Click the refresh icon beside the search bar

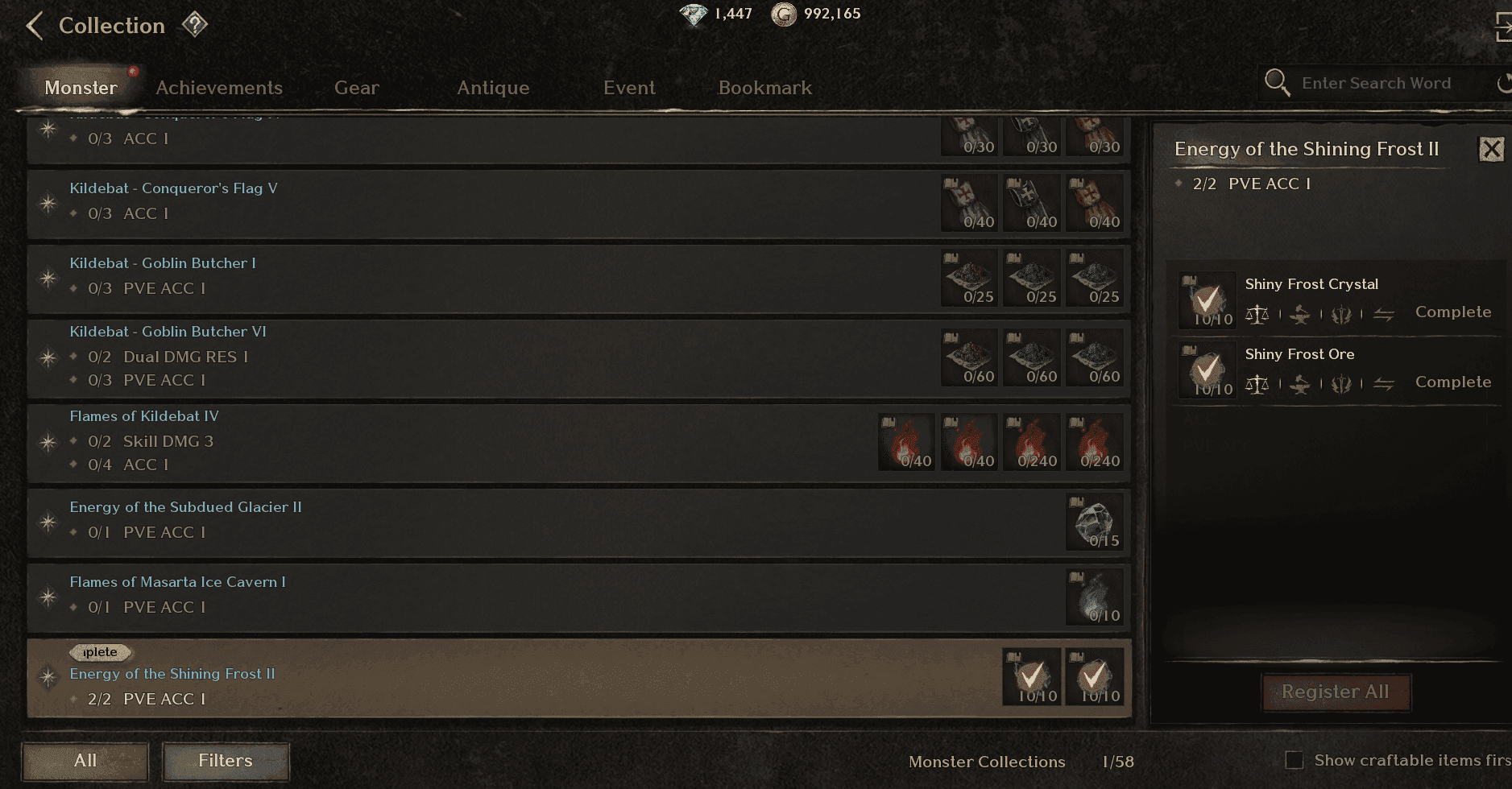tap(1505, 82)
